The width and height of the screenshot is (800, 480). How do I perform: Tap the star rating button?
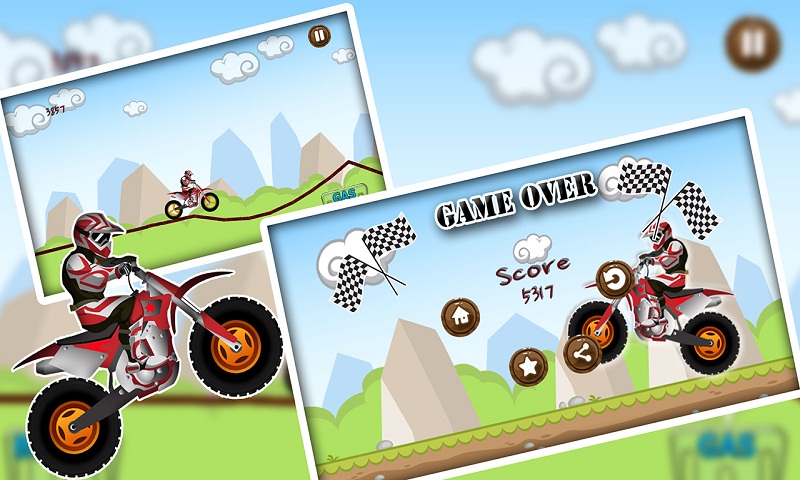coord(527,366)
